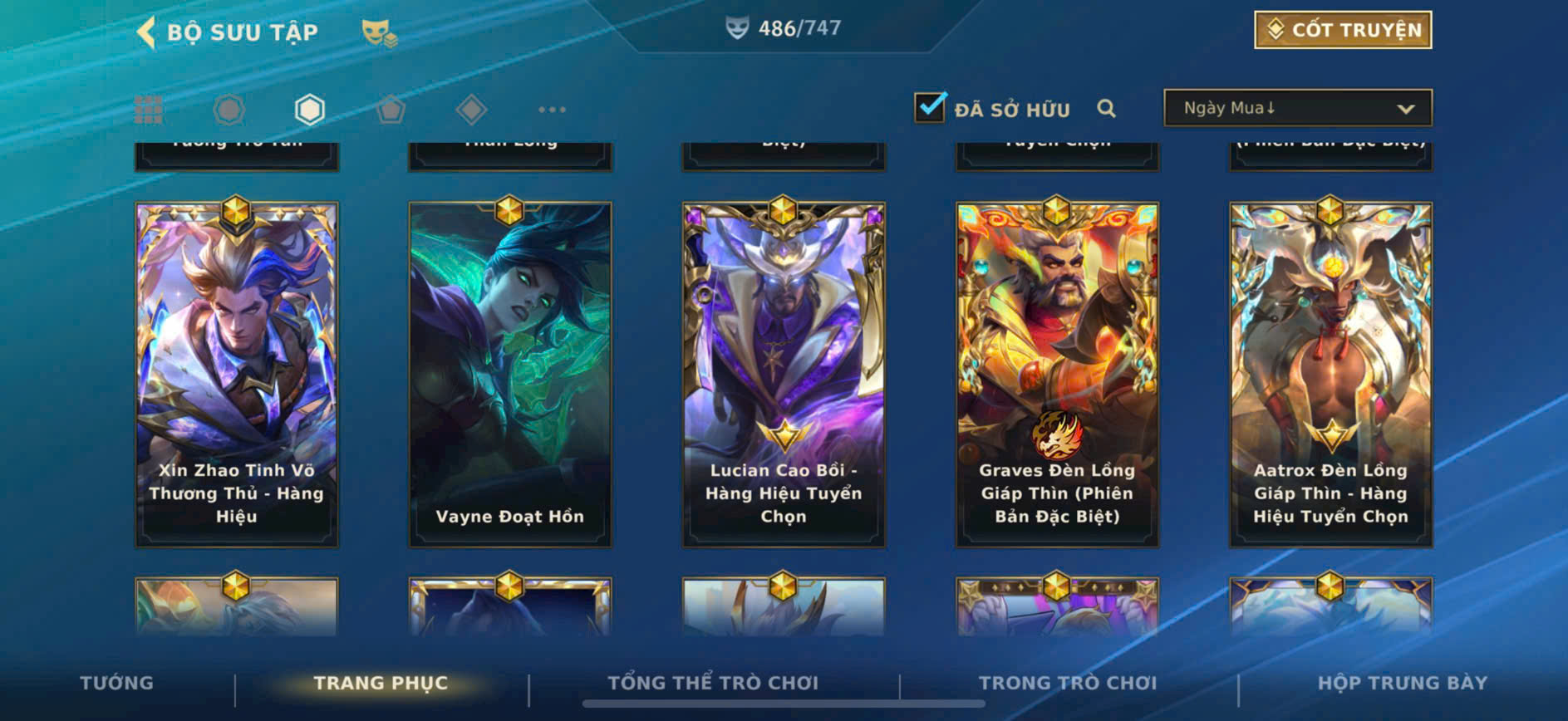Open the skin search magnifier
Image resolution: width=1568 pixels, height=721 pixels.
tap(1106, 109)
